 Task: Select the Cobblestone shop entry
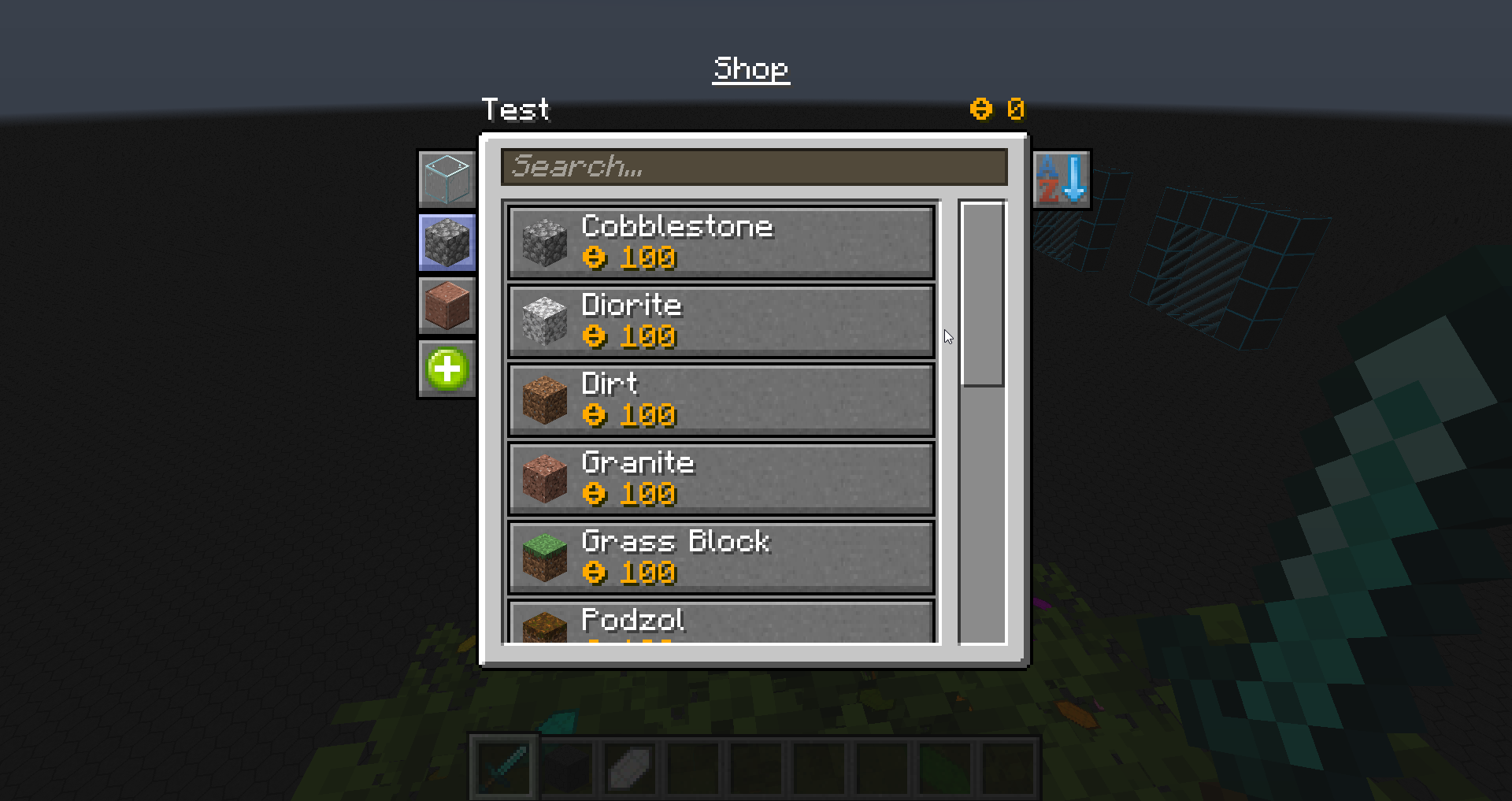coord(721,243)
